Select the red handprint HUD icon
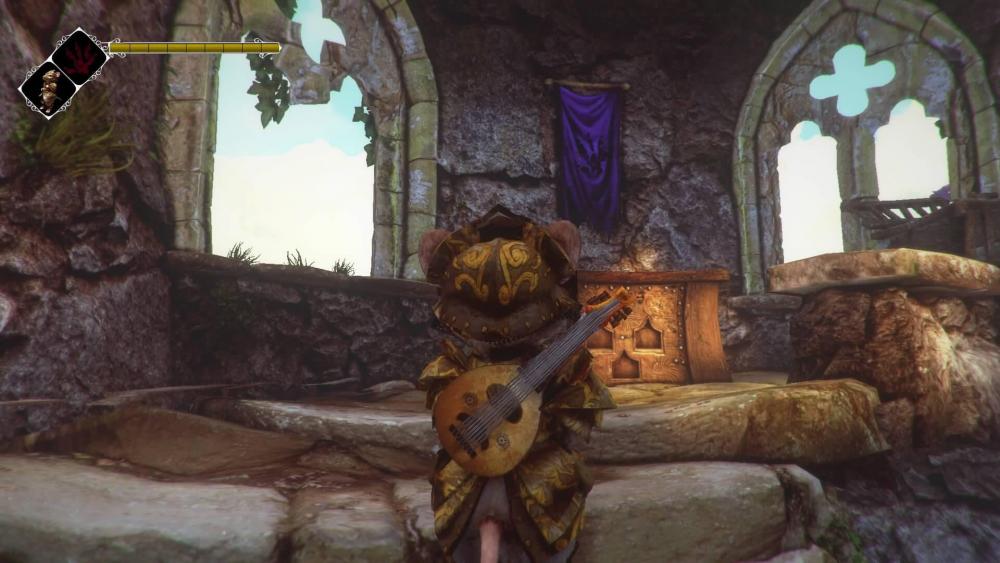This screenshot has width=1000, height=563. 80,56
